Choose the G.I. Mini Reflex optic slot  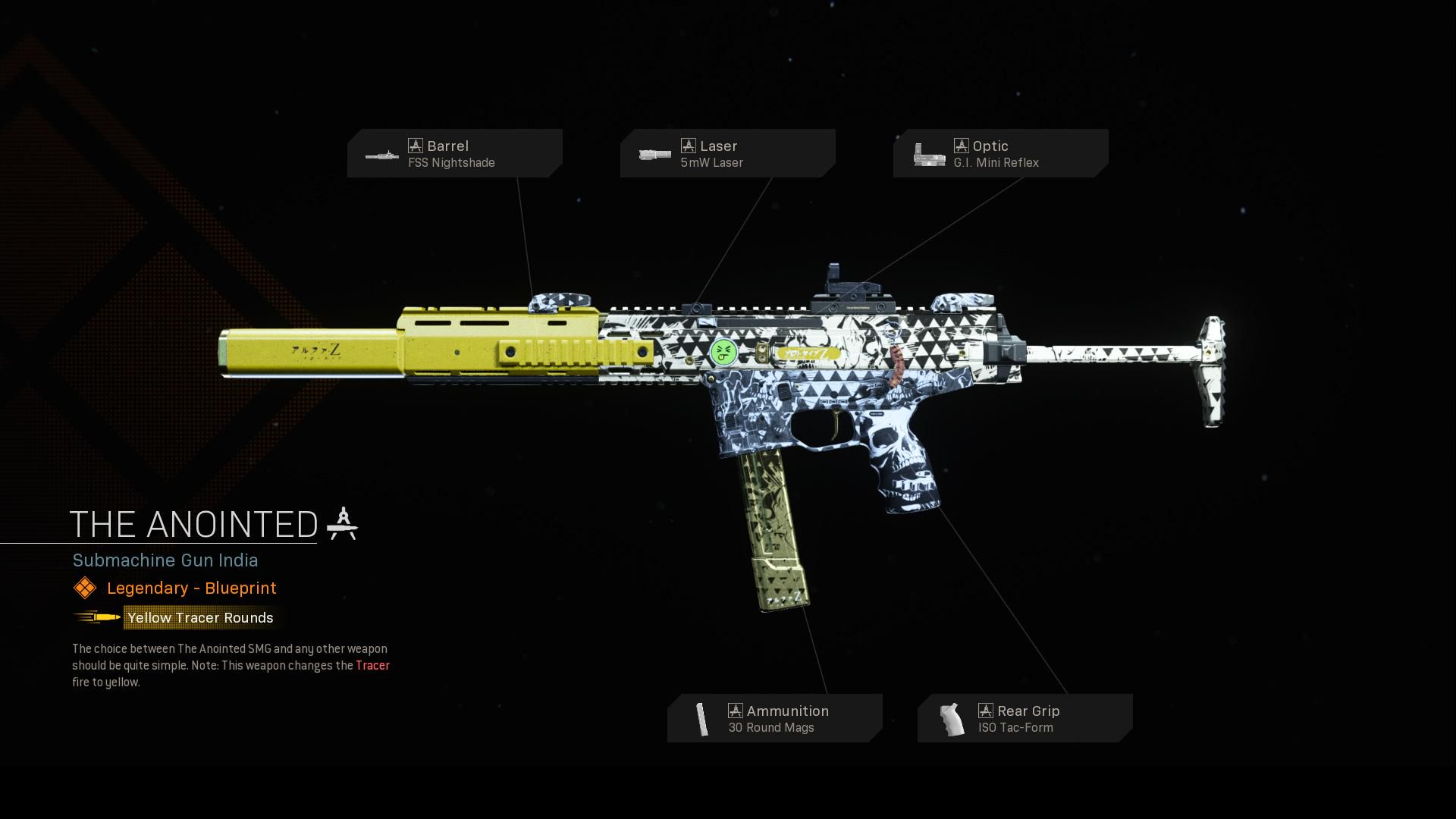[x=1000, y=153]
